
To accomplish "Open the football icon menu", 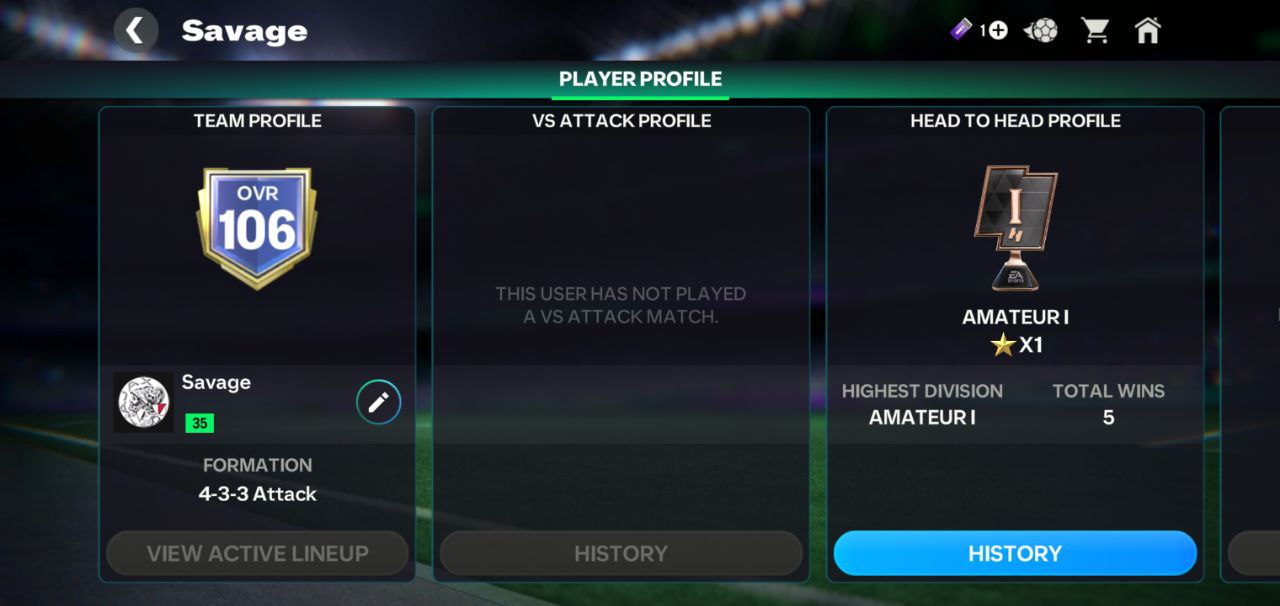I will 1042,31.
